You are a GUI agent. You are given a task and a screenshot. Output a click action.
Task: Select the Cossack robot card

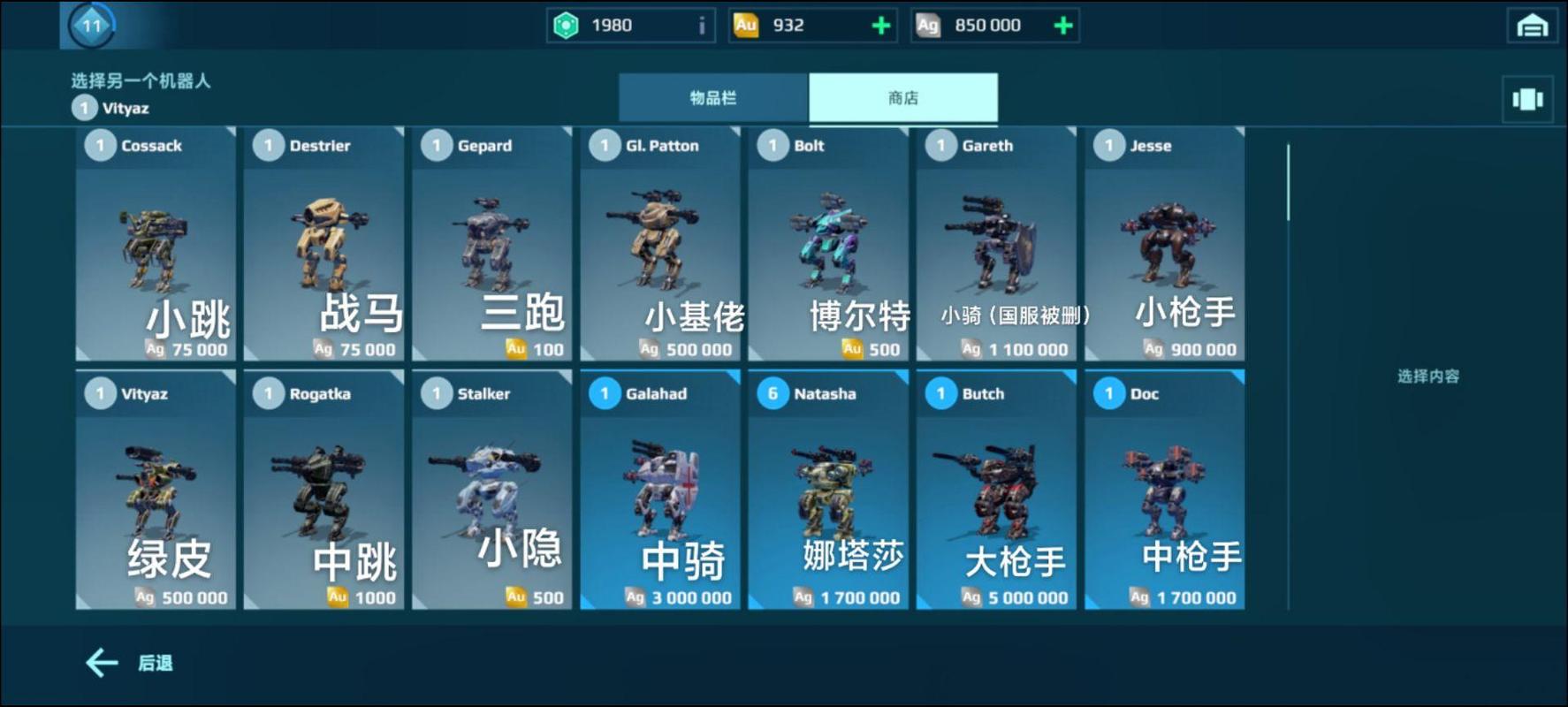tap(156, 243)
